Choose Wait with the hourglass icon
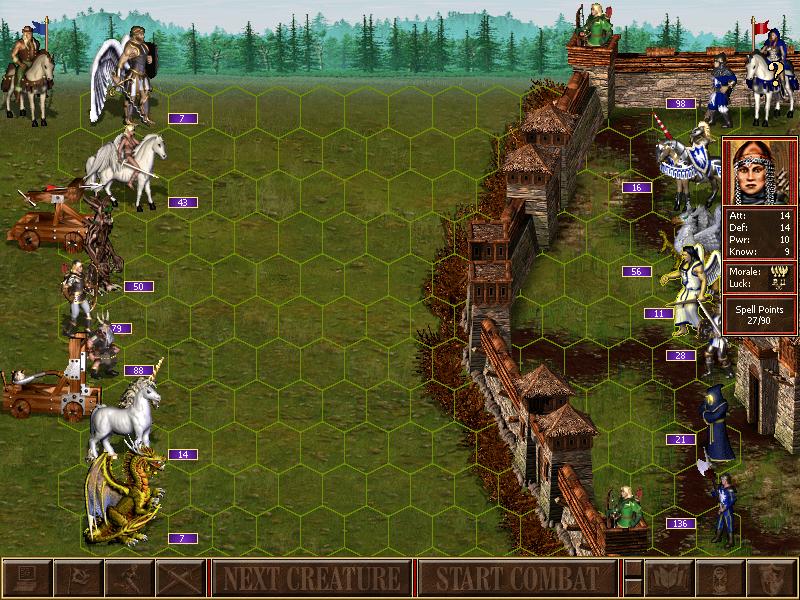Viewport: 800px width, 600px height. (x=718, y=578)
